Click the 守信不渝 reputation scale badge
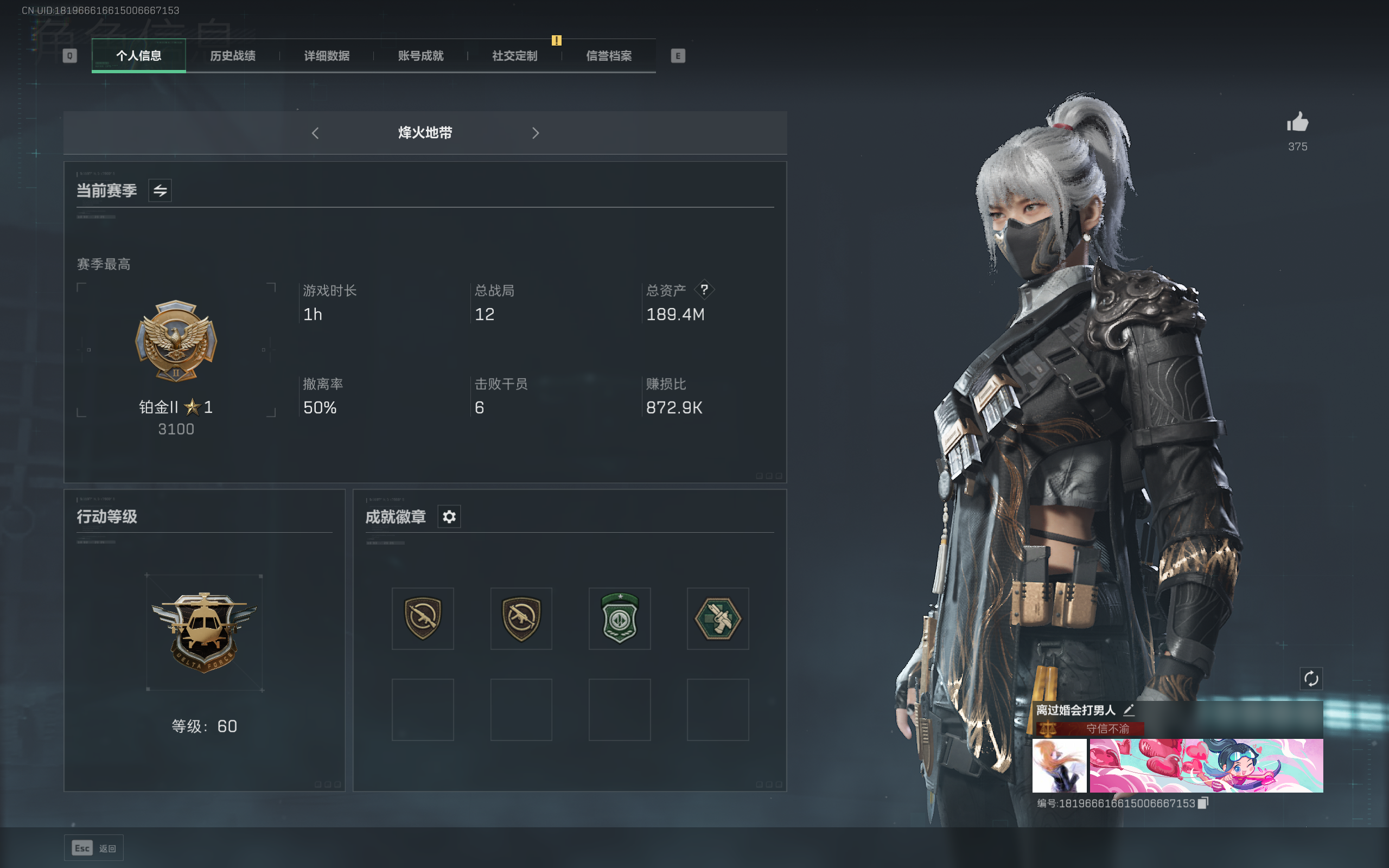The image size is (1389, 868). pyautogui.click(x=1049, y=728)
